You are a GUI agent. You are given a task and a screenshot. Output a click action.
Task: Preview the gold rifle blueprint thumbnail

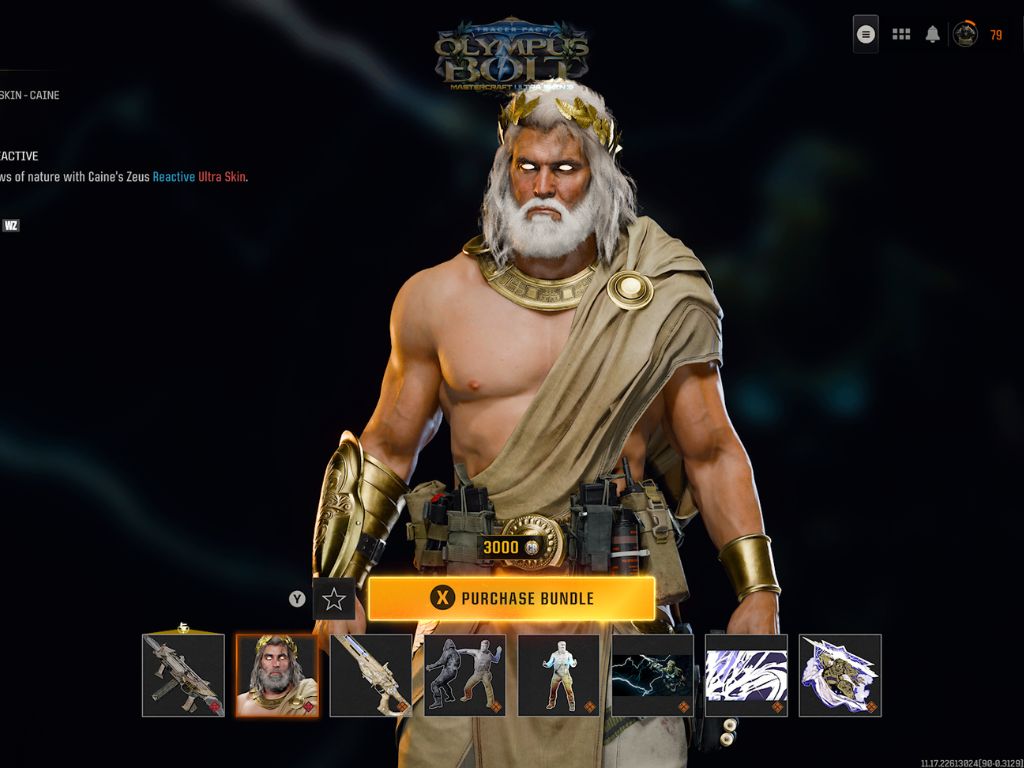371,676
